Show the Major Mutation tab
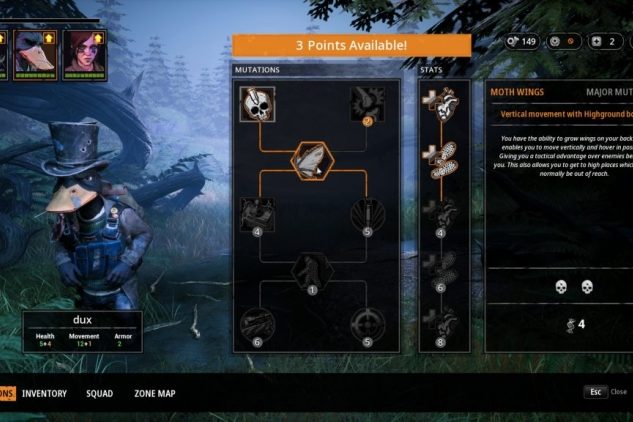 (x=607, y=92)
